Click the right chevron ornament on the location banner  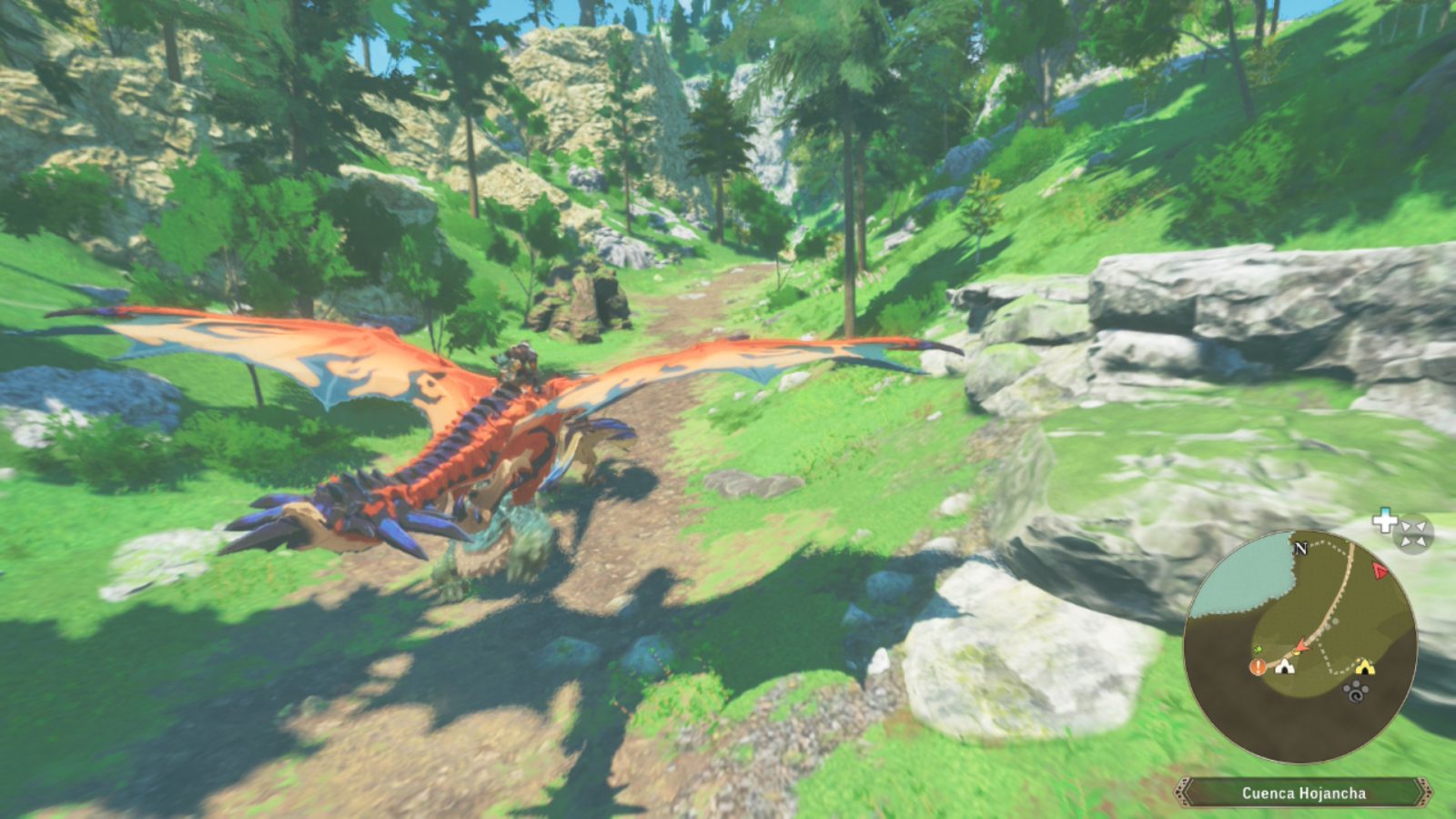click(x=1425, y=792)
